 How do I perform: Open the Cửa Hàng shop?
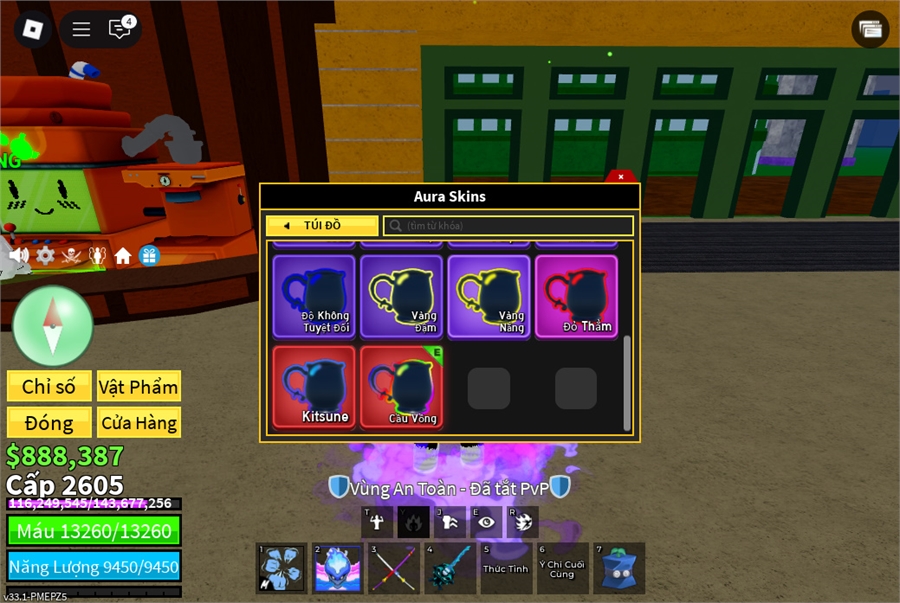click(x=139, y=423)
